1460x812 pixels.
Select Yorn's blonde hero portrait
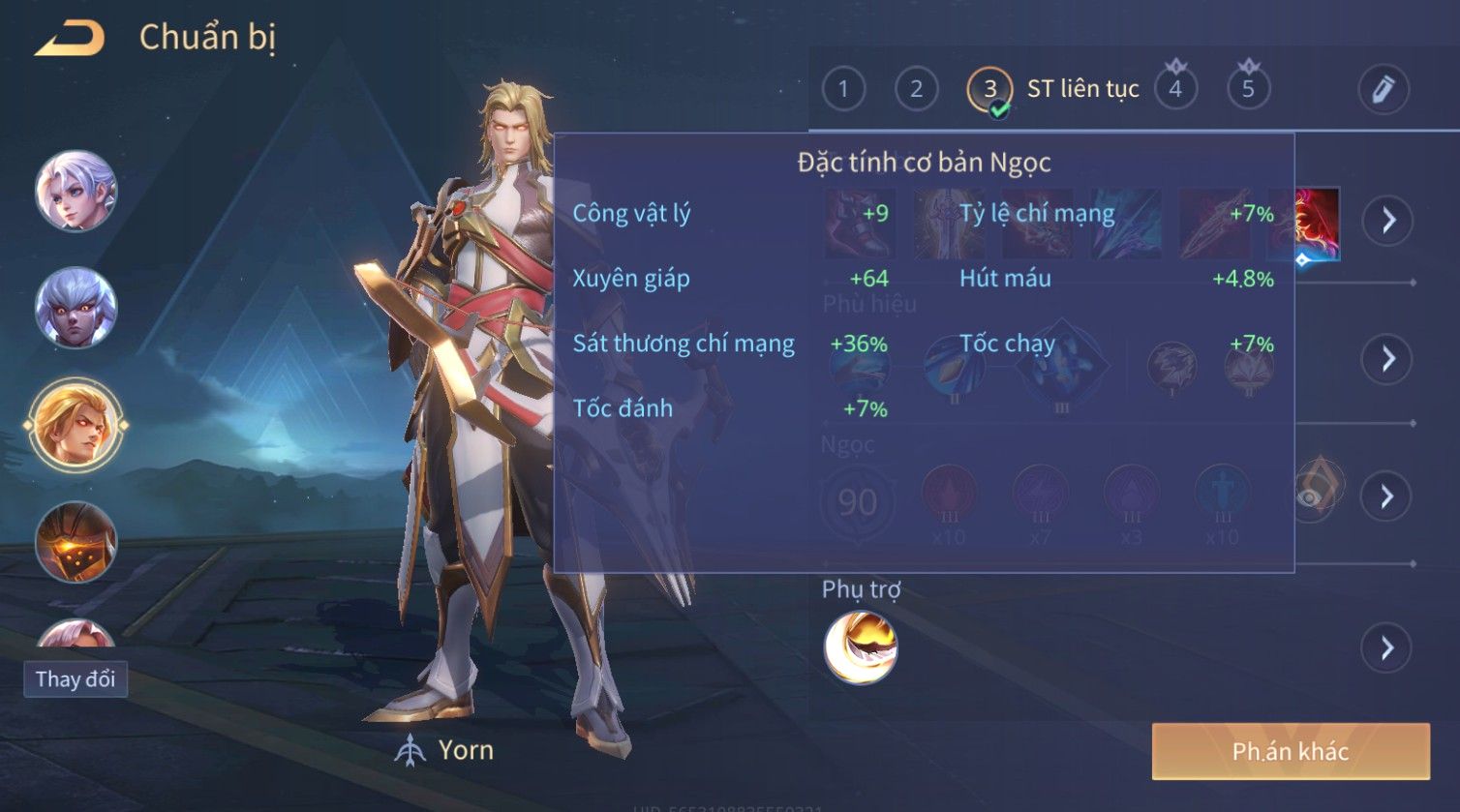tap(76, 424)
